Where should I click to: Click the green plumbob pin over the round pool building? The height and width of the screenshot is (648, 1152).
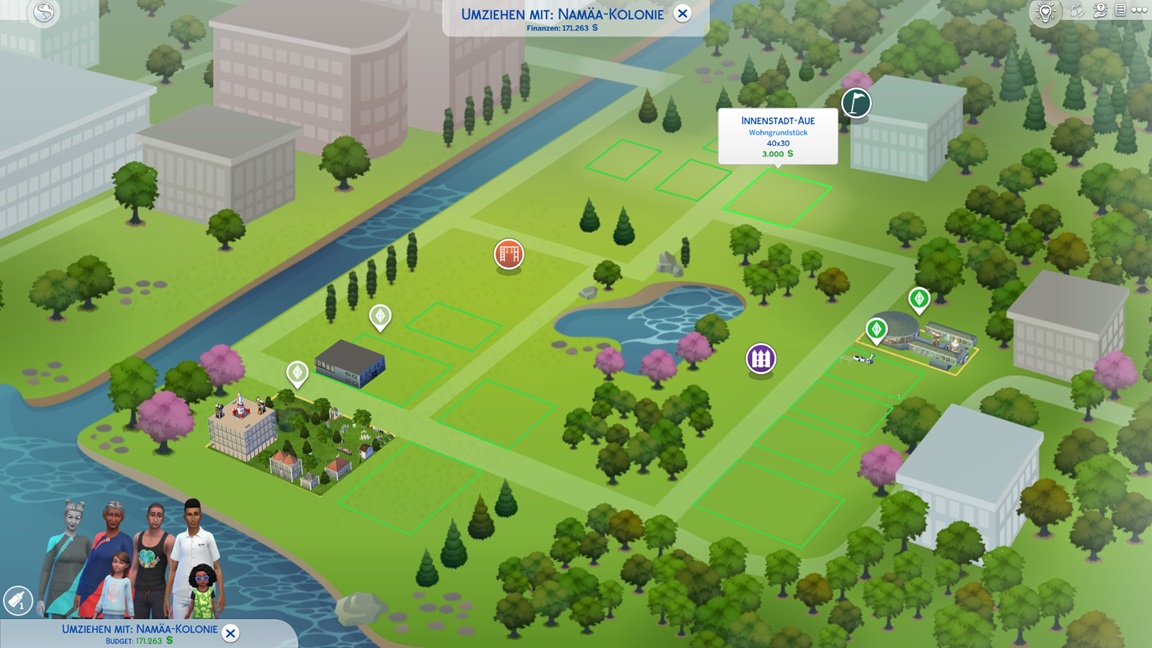coord(877,329)
